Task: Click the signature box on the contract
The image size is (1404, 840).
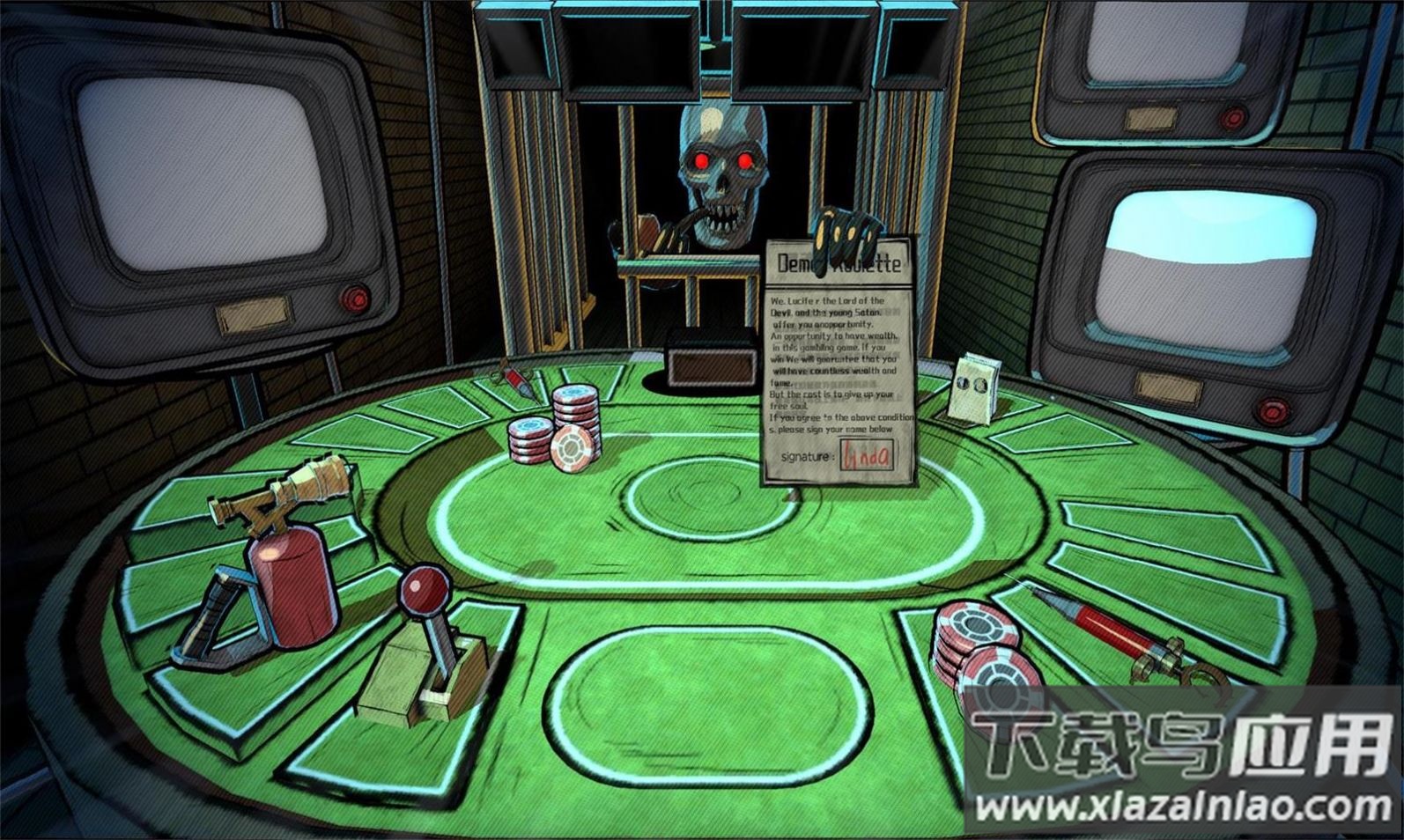Action: click(866, 455)
